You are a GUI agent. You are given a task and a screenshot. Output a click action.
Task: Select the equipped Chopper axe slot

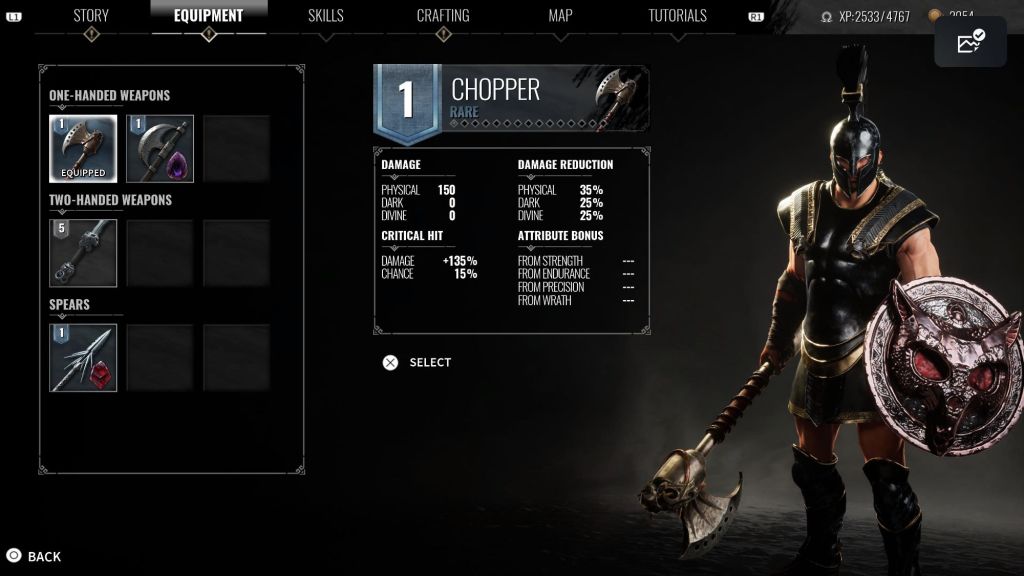point(84,148)
